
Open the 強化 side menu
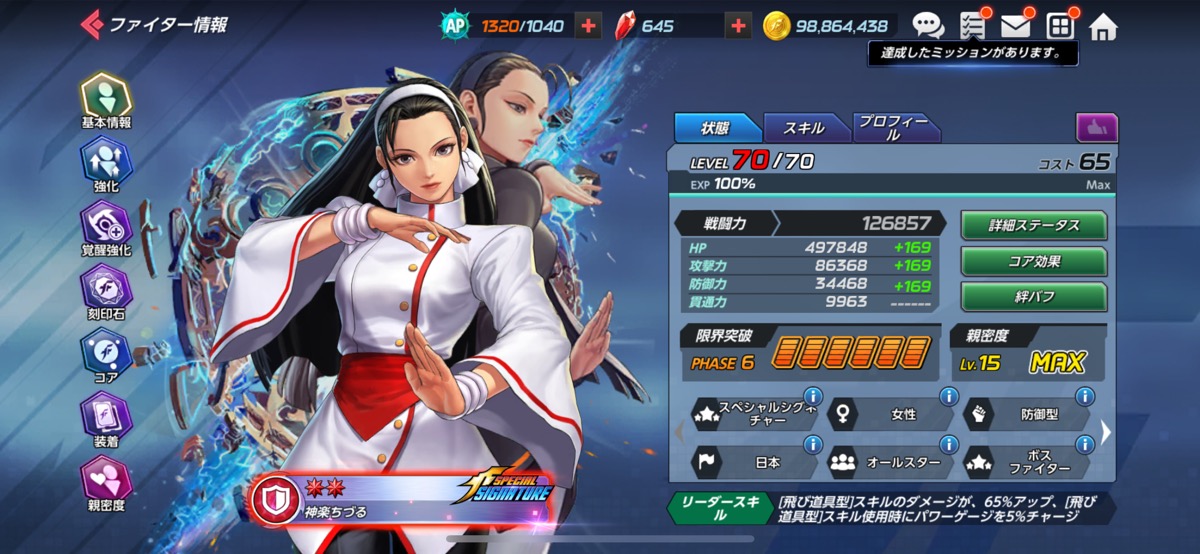(106, 164)
